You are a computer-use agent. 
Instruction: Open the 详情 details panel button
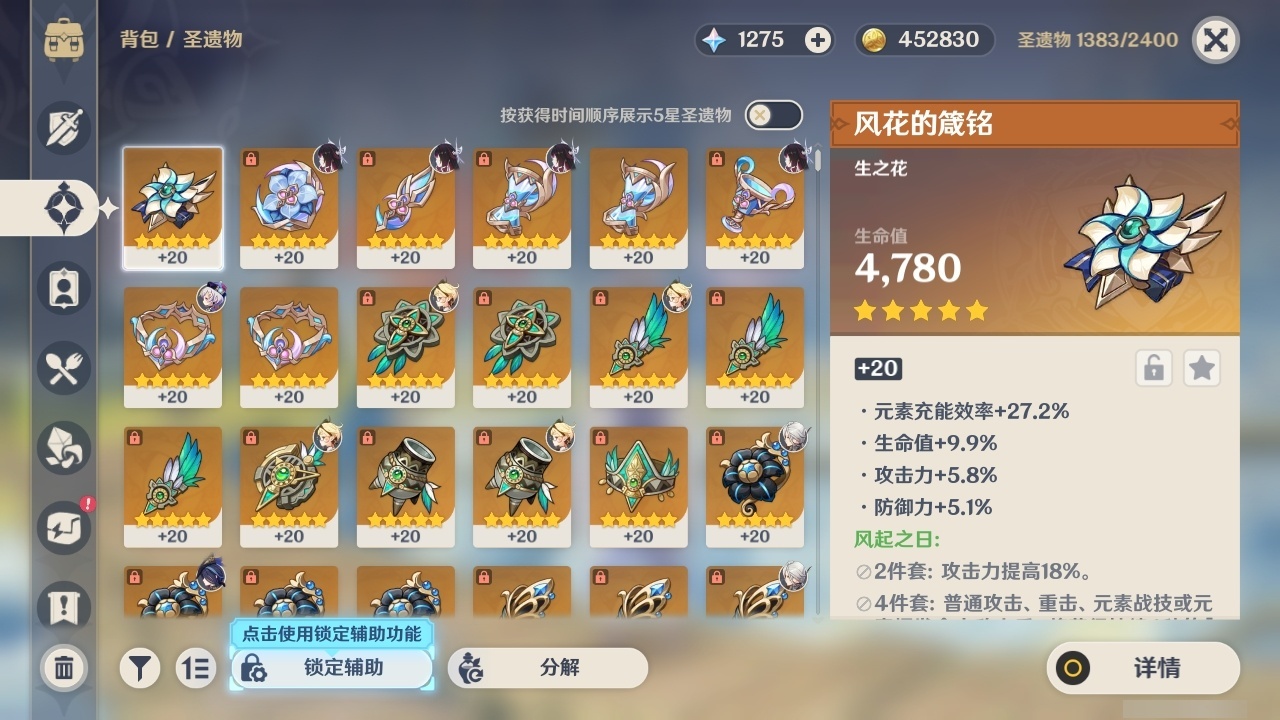[1142, 668]
